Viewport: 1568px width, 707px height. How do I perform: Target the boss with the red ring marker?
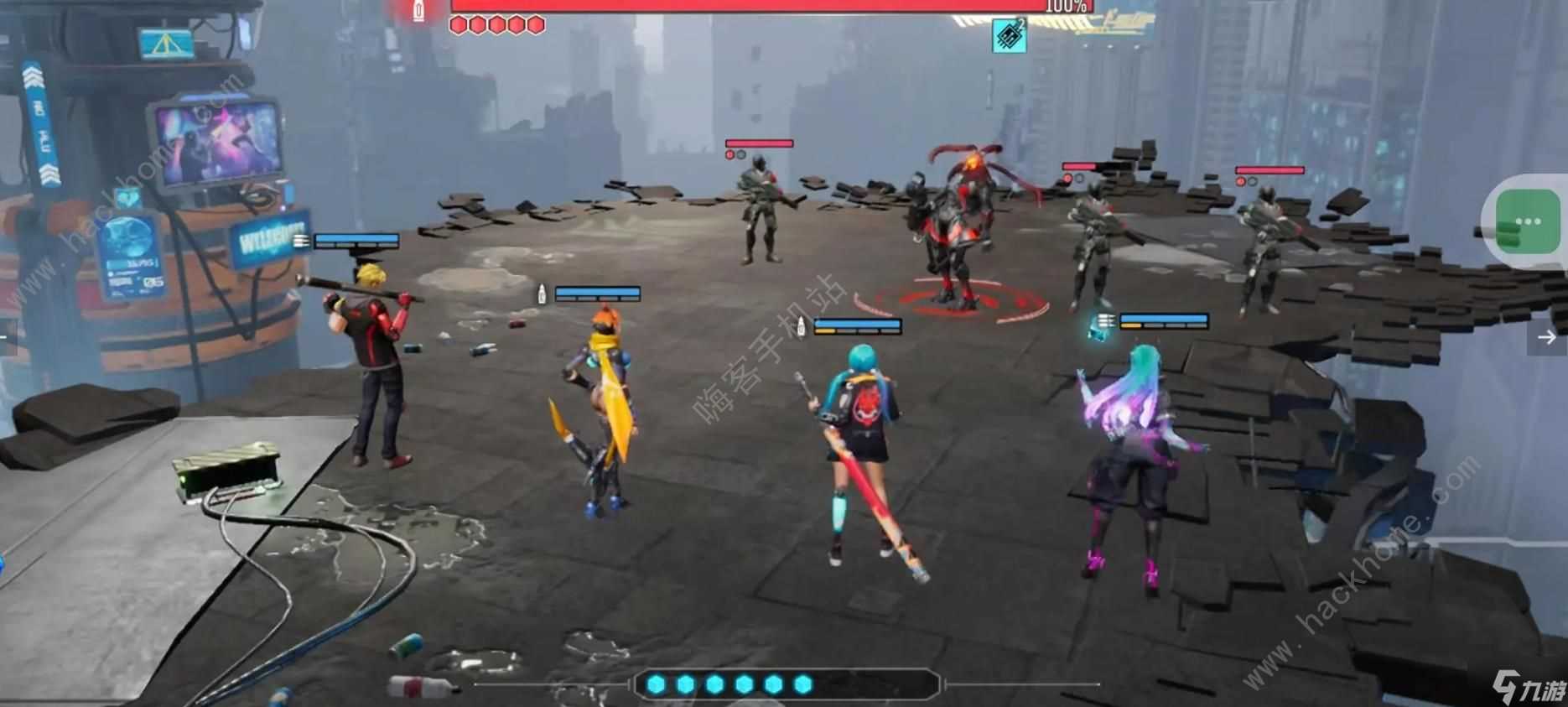point(957,226)
